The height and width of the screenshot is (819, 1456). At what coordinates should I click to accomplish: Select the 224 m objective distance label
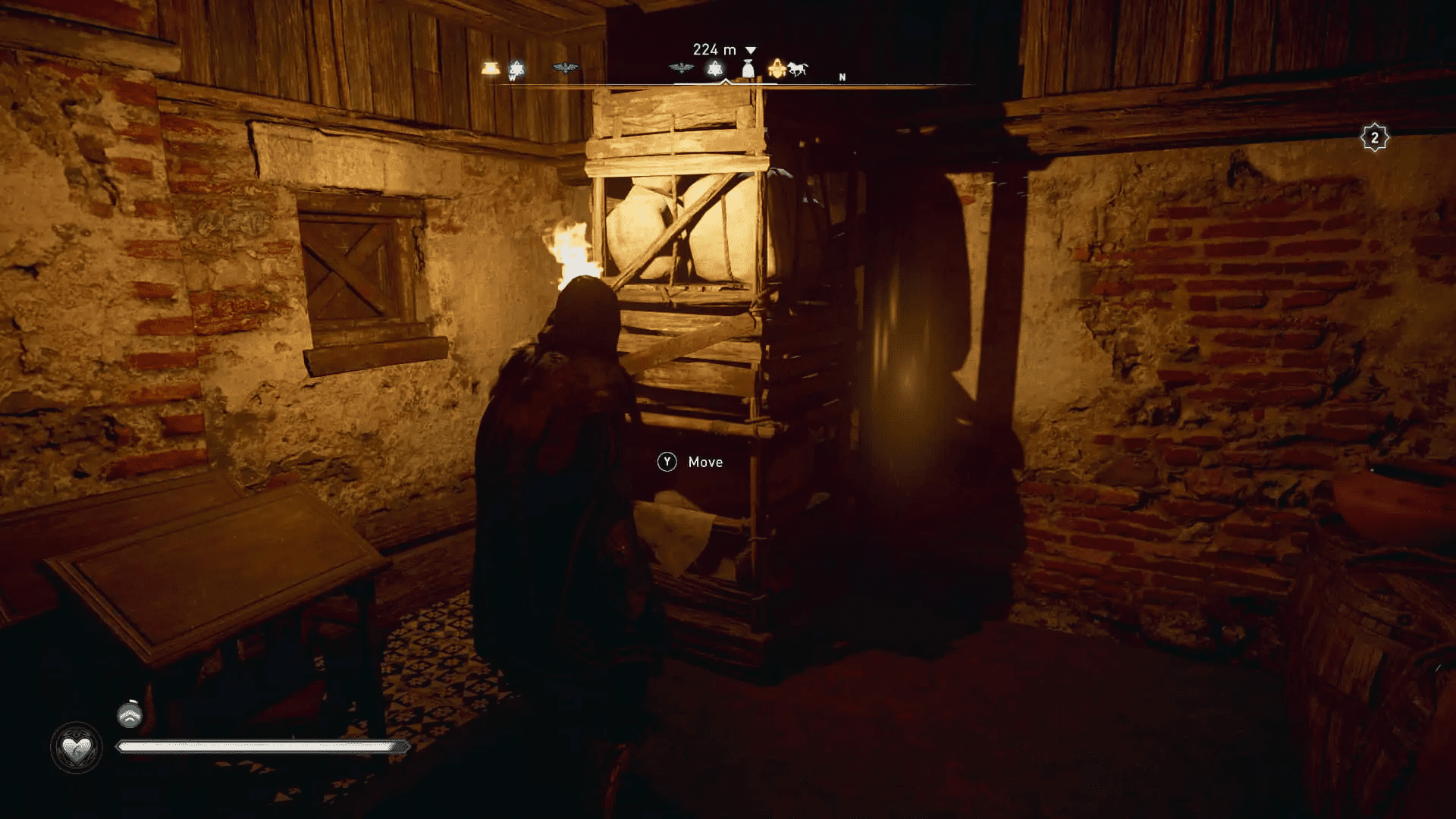(713, 49)
